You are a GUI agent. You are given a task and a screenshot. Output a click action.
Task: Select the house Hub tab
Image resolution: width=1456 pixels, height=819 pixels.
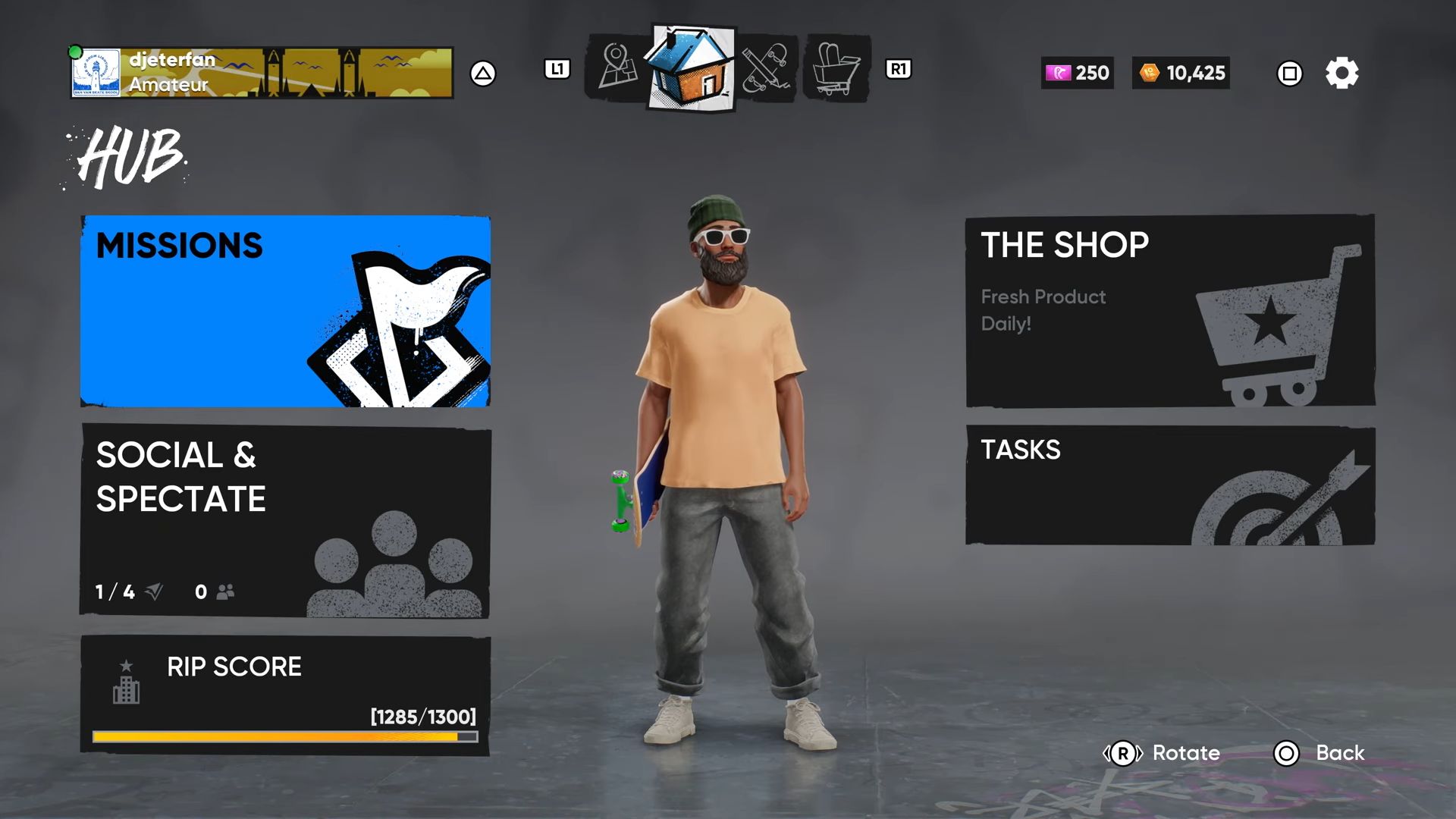coord(691,68)
